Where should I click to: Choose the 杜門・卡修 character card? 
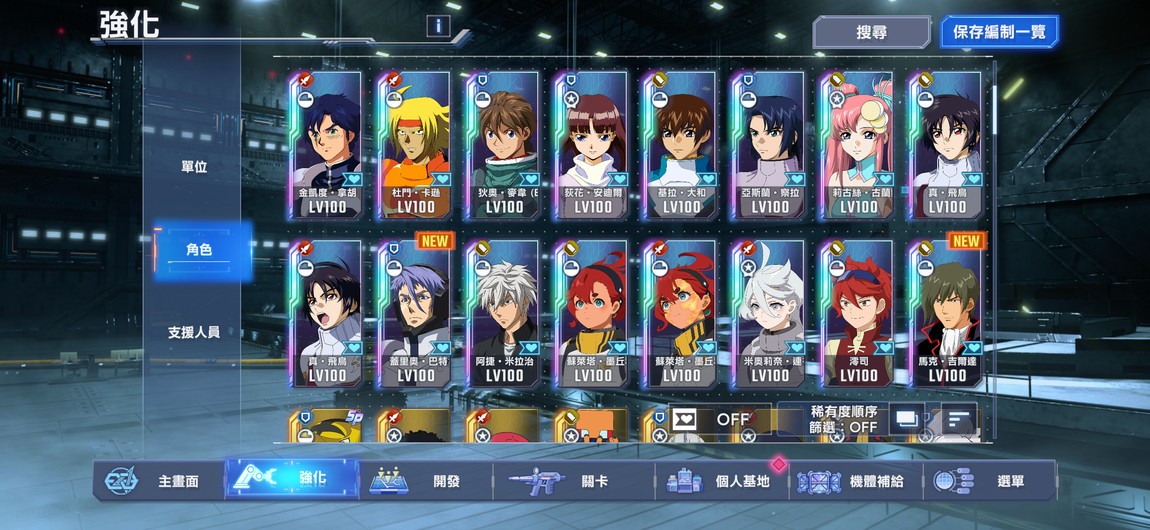415,144
